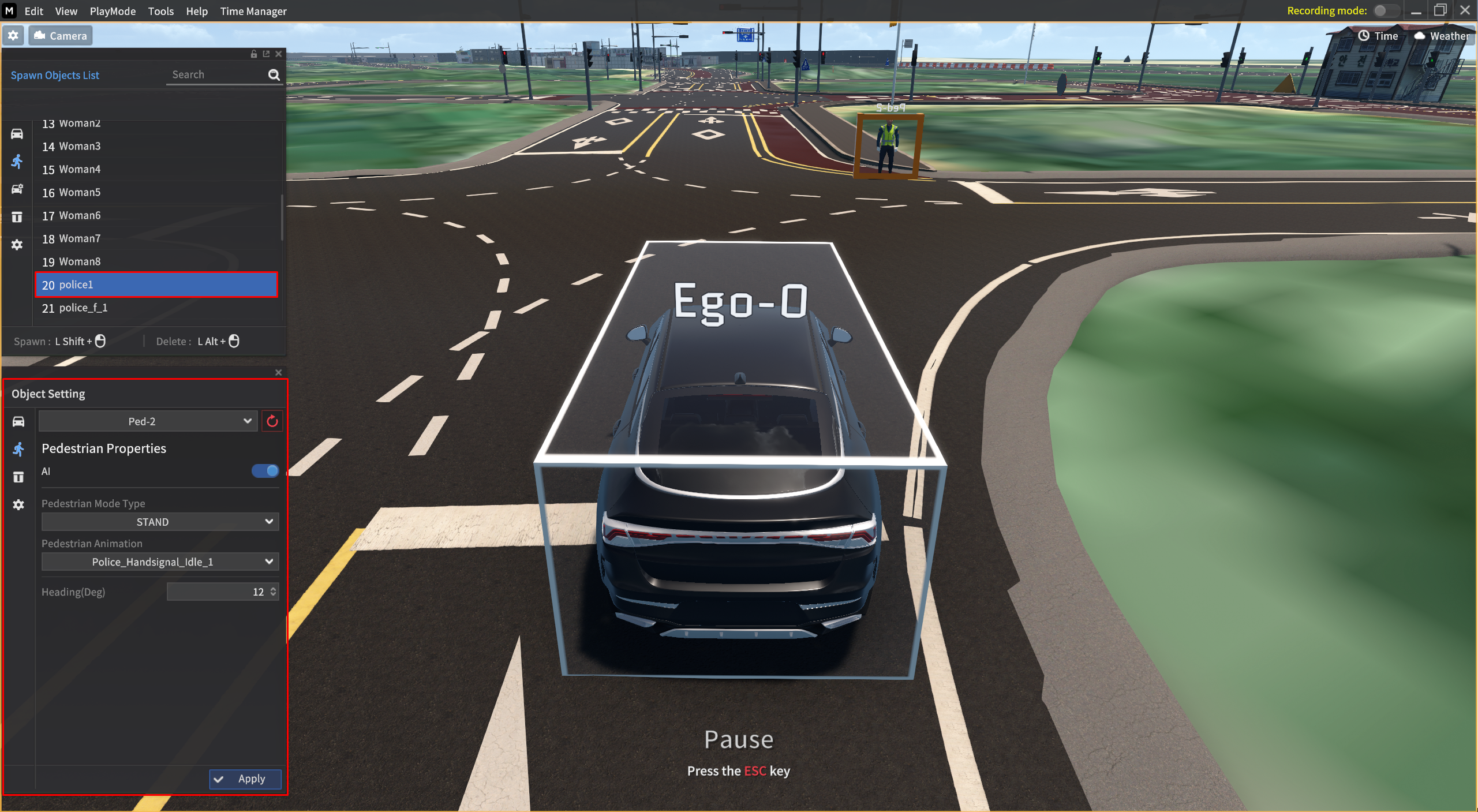Screen dimensions: 1478x812
Task: Choose the police1 spawn object row
Action: tap(156, 285)
